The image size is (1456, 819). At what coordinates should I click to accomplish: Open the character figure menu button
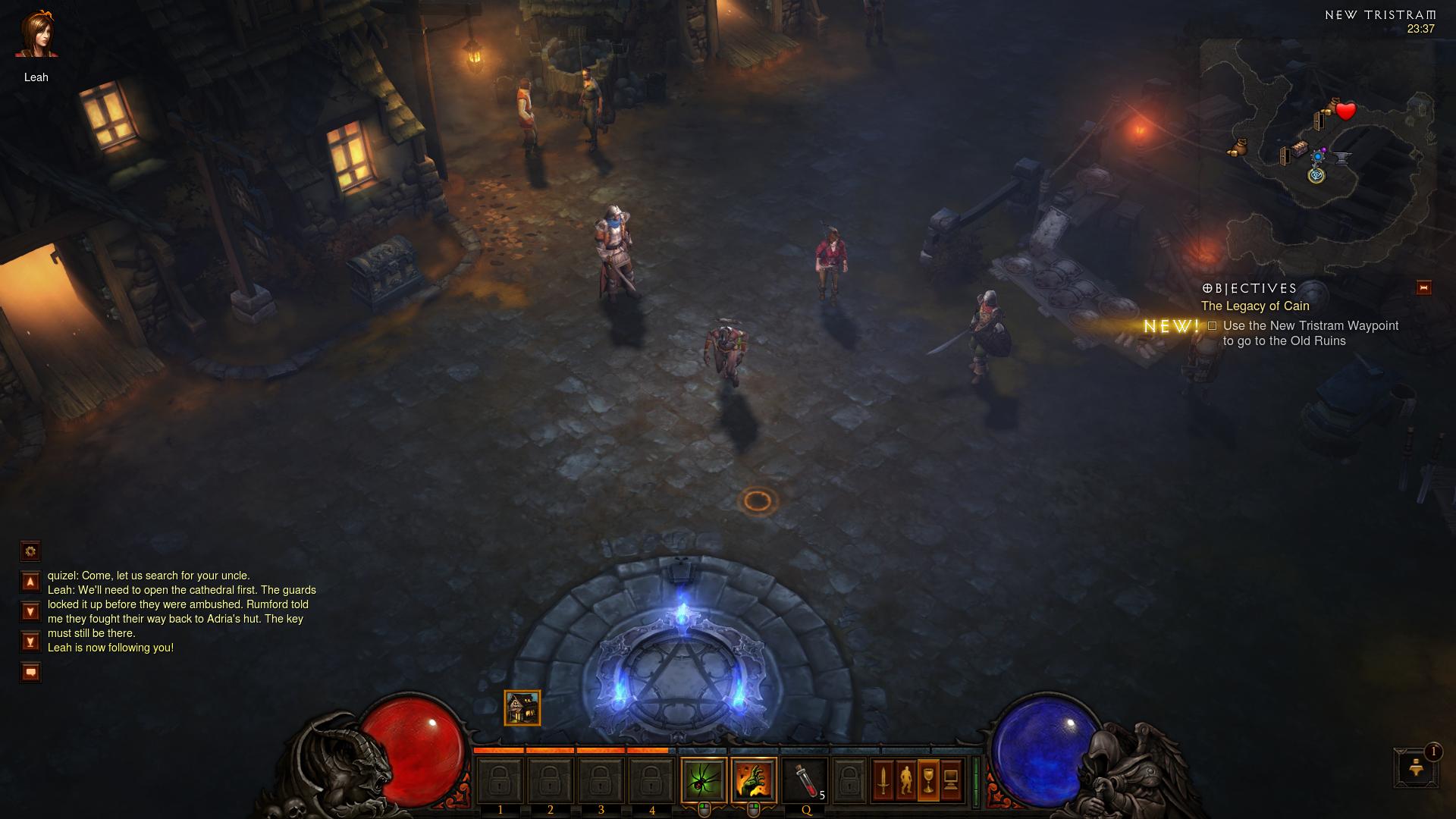[x=905, y=780]
